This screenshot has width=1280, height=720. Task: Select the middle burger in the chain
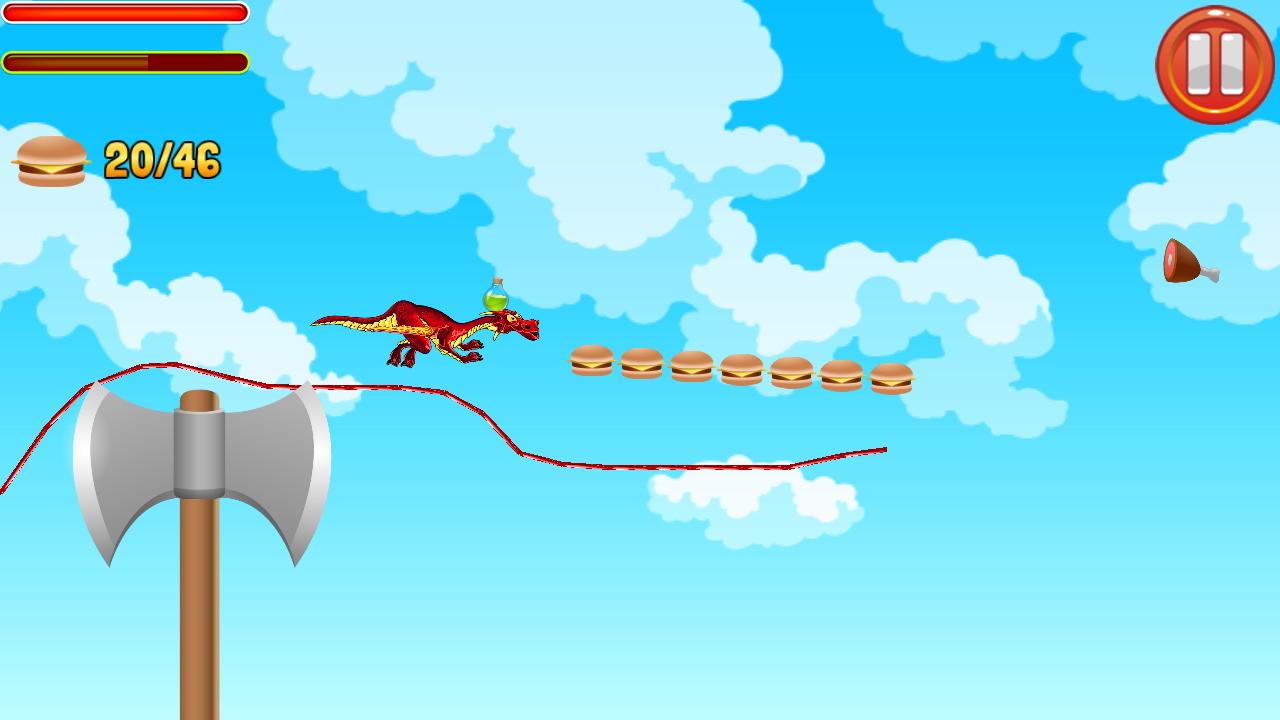coord(741,370)
